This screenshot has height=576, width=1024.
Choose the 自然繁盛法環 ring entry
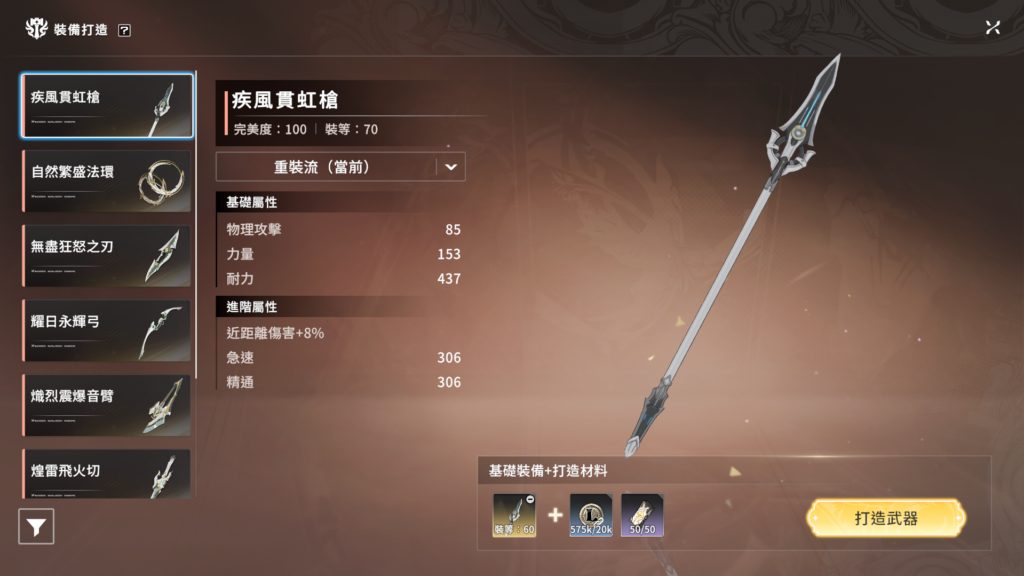[107, 180]
